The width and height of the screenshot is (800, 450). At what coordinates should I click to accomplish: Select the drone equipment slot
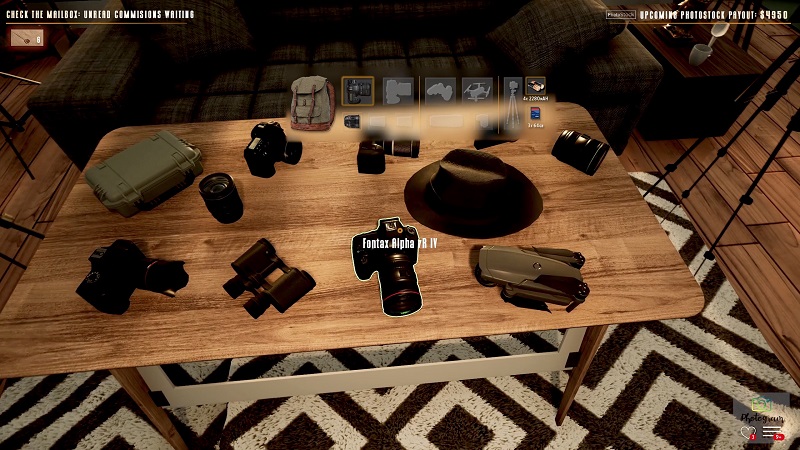[x=477, y=92]
